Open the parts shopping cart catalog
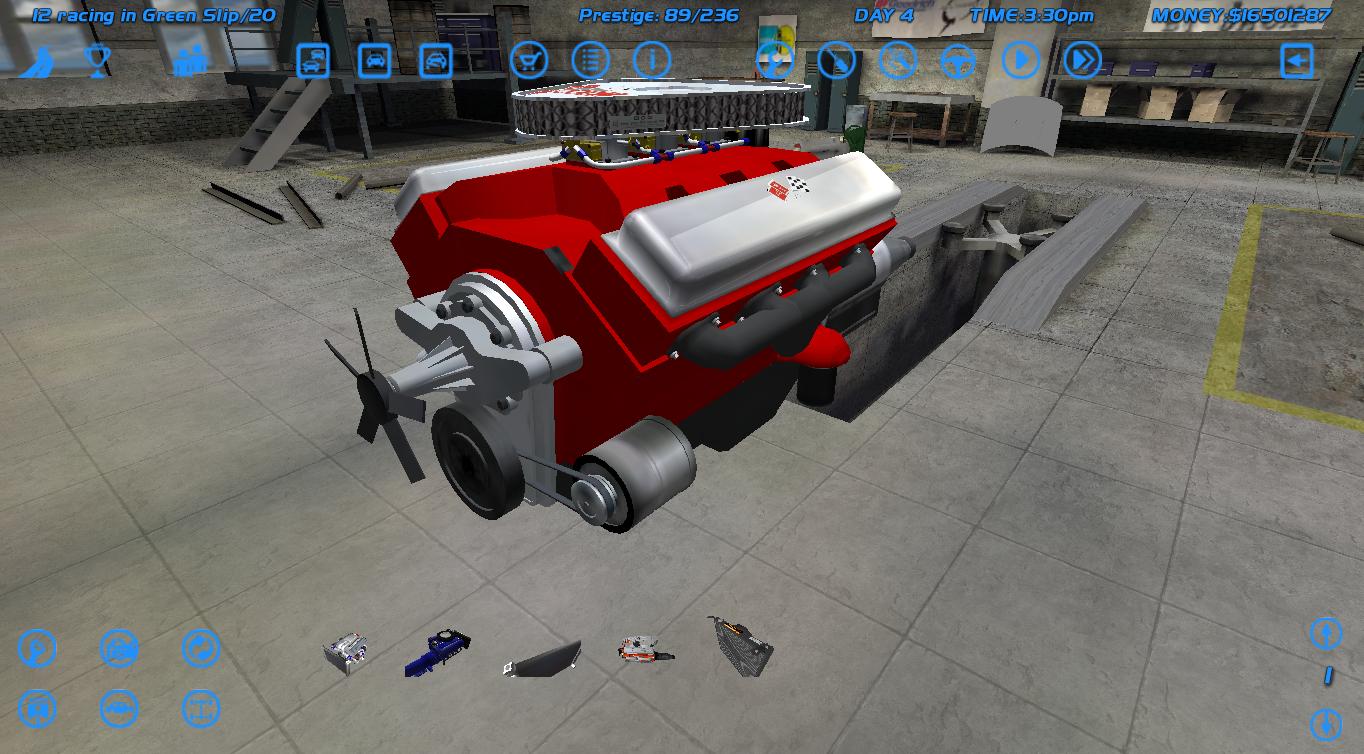 530,60
